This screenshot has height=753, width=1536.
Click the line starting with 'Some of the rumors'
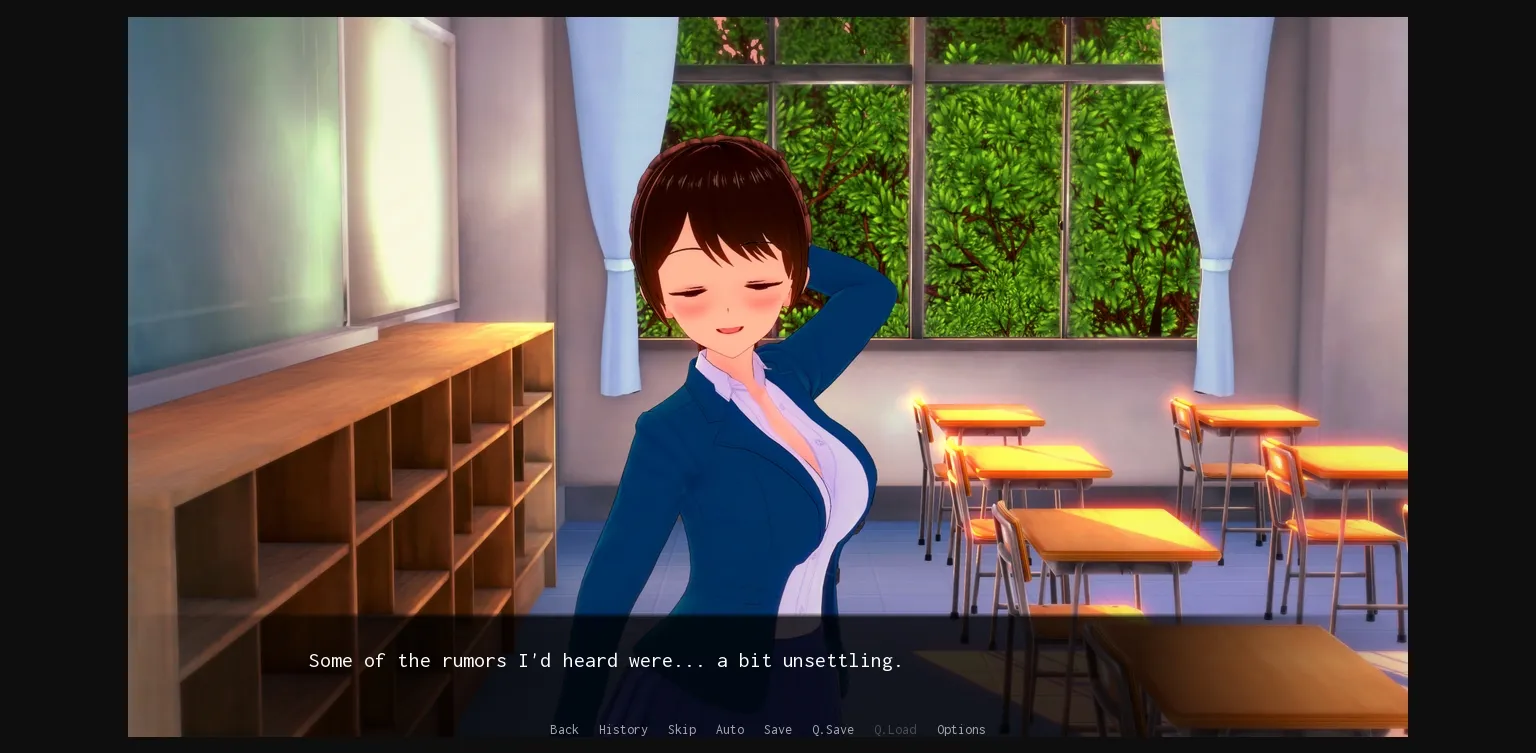(x=604, y=660)
